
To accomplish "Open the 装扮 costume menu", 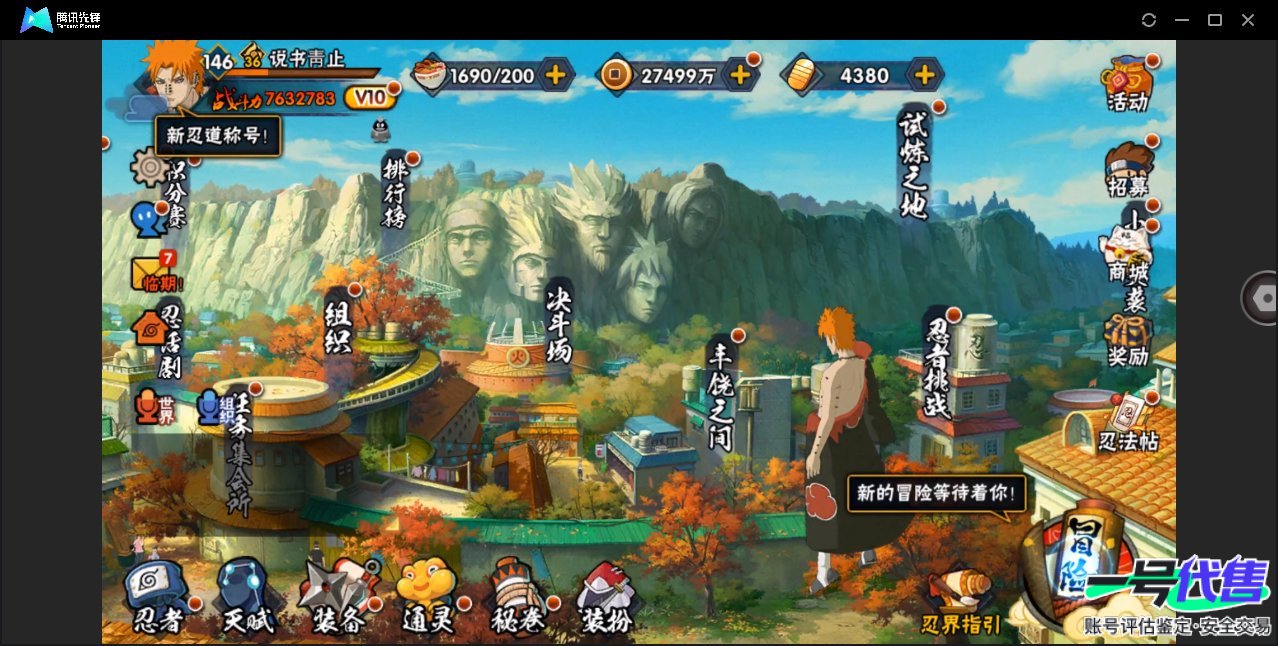I will coord(607,596).
